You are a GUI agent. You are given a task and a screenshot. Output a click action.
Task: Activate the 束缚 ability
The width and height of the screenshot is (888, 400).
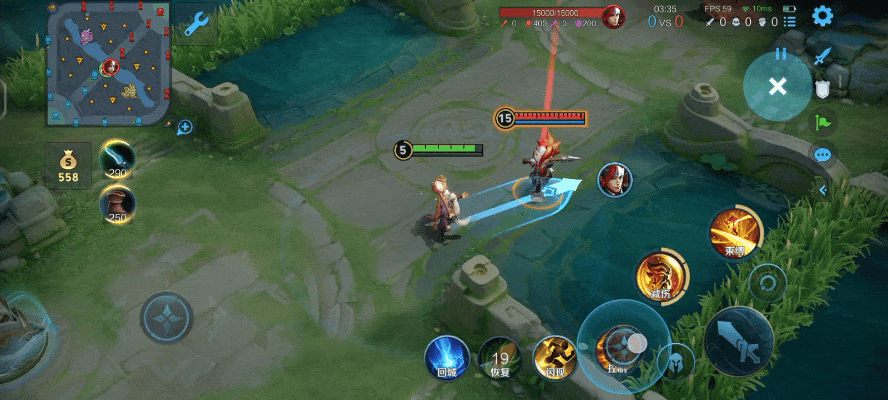[x=735, y=234]
